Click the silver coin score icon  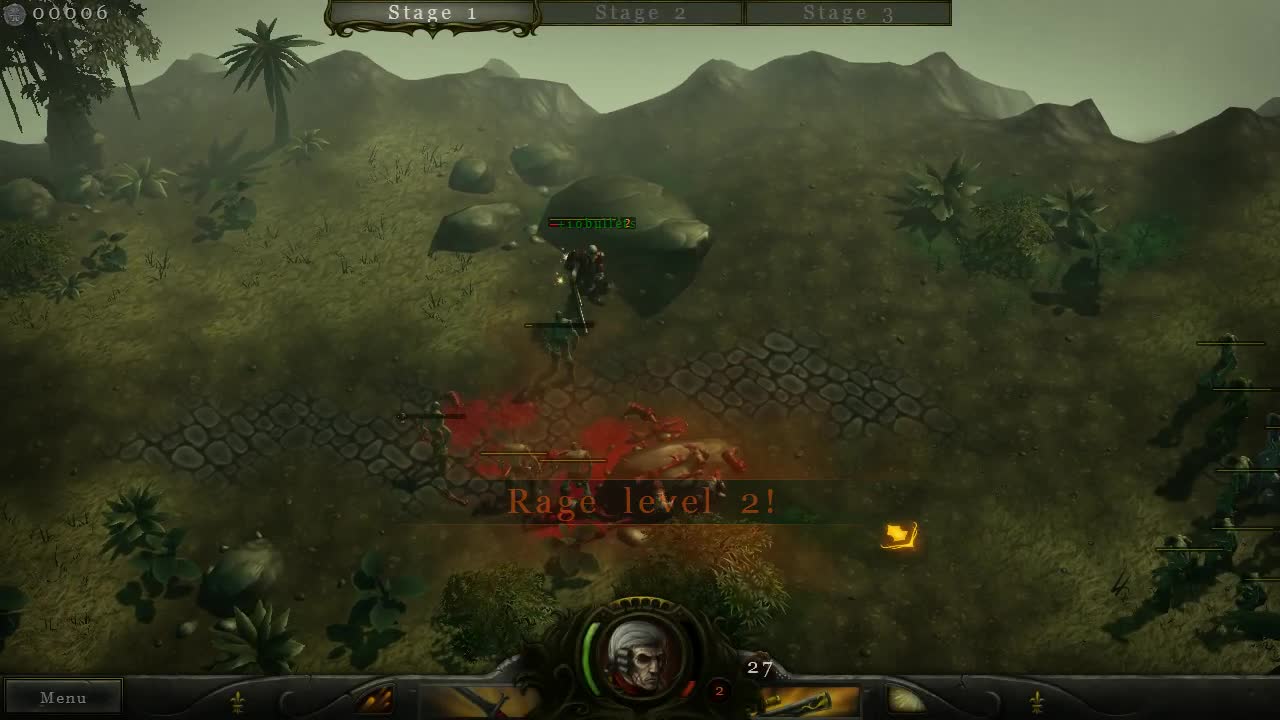pos(15,13)
